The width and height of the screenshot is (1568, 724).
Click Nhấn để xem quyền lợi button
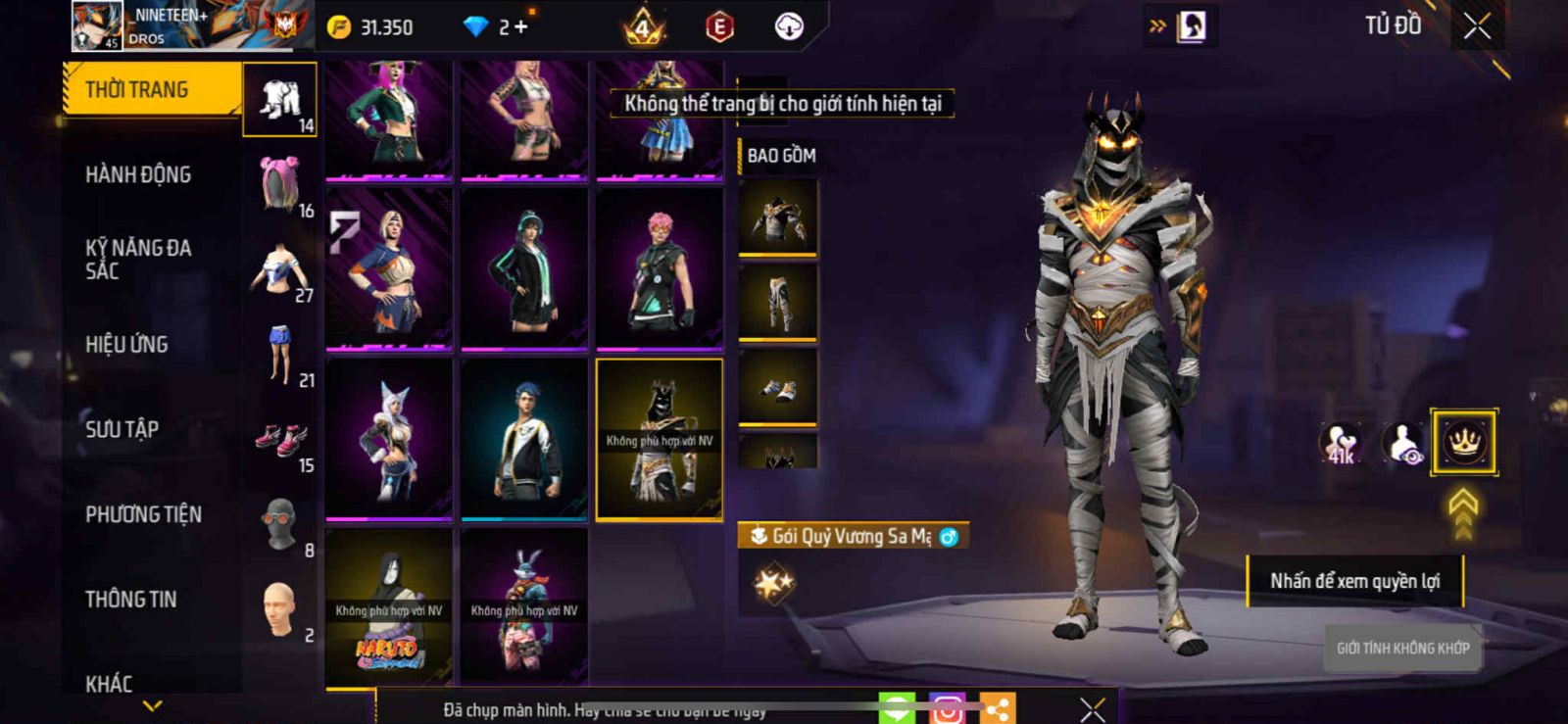(1354, 581)
